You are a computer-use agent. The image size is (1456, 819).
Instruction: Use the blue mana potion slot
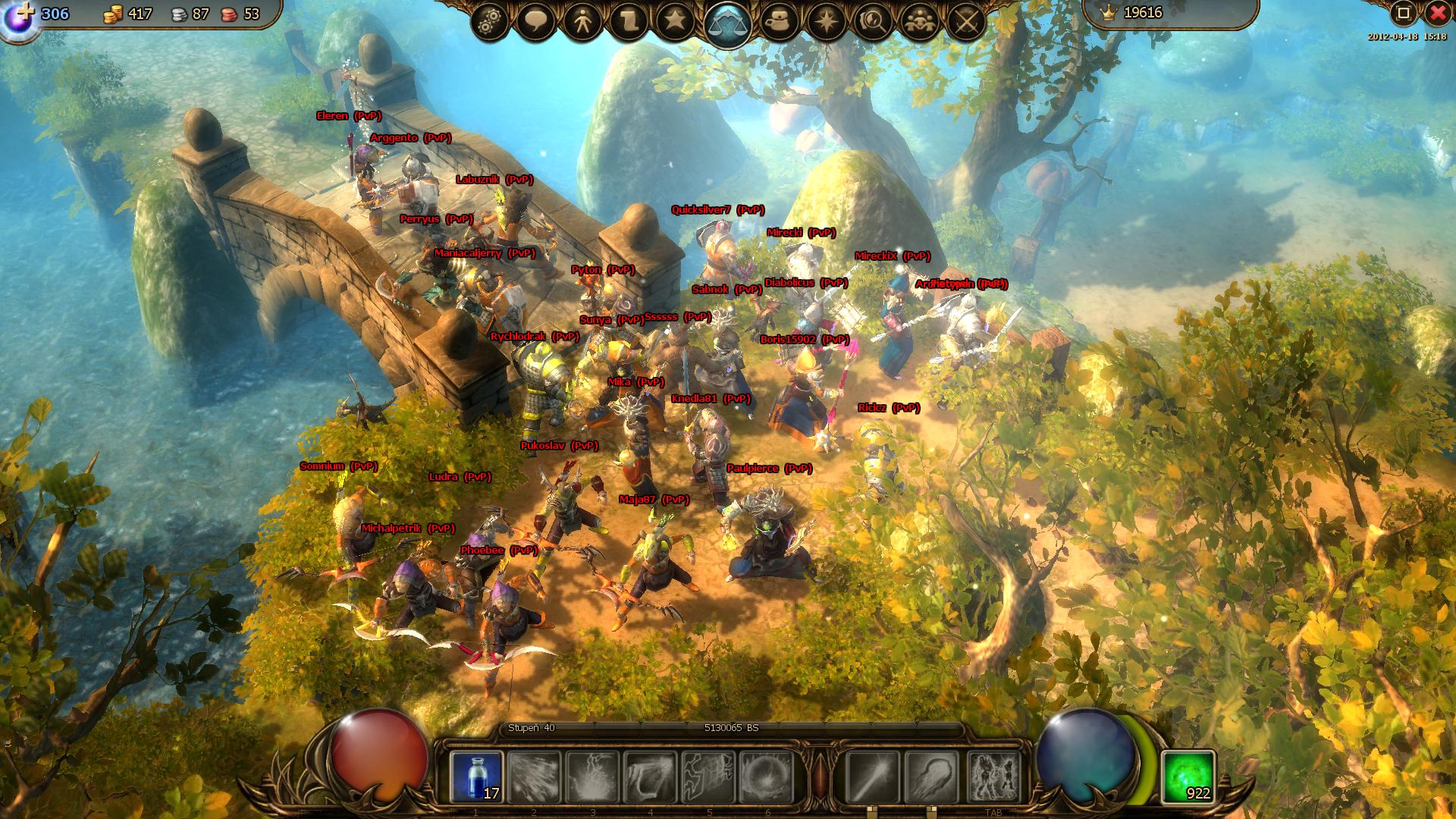coord(476,777)
